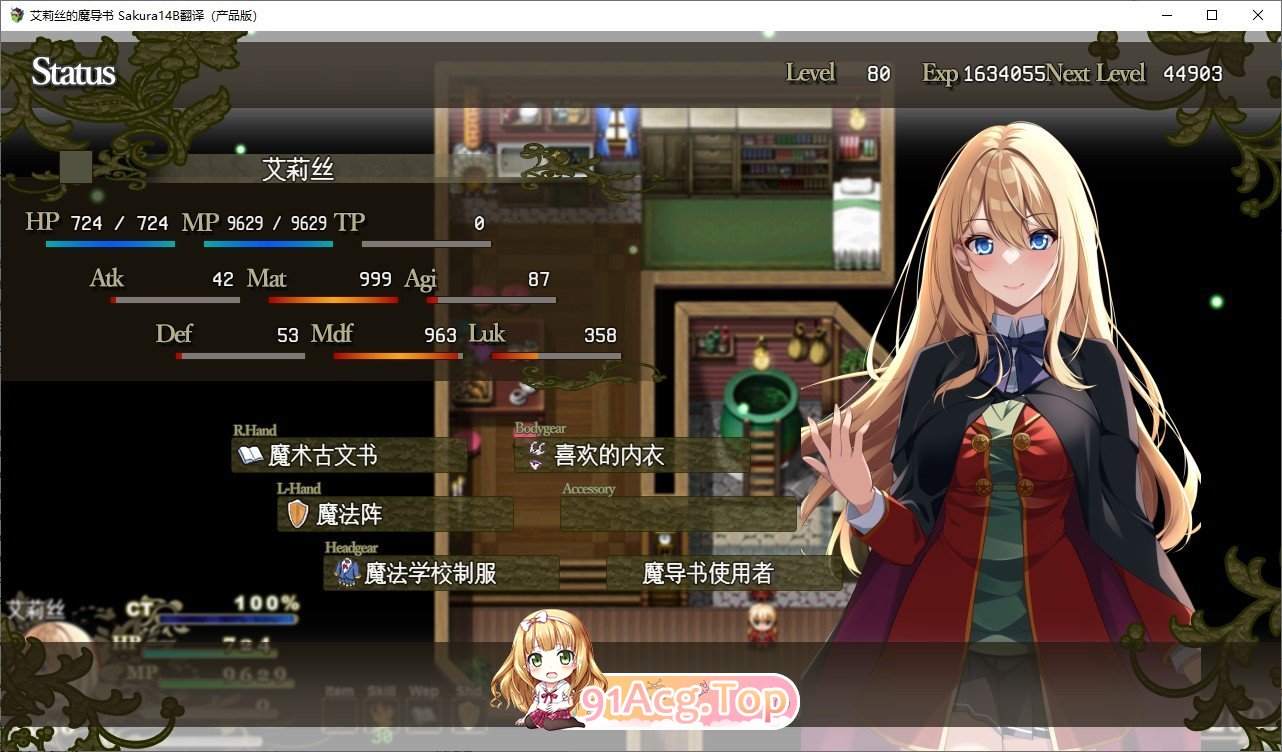
Task: Click the empty Accessory equipment slot
Action: 678,514
